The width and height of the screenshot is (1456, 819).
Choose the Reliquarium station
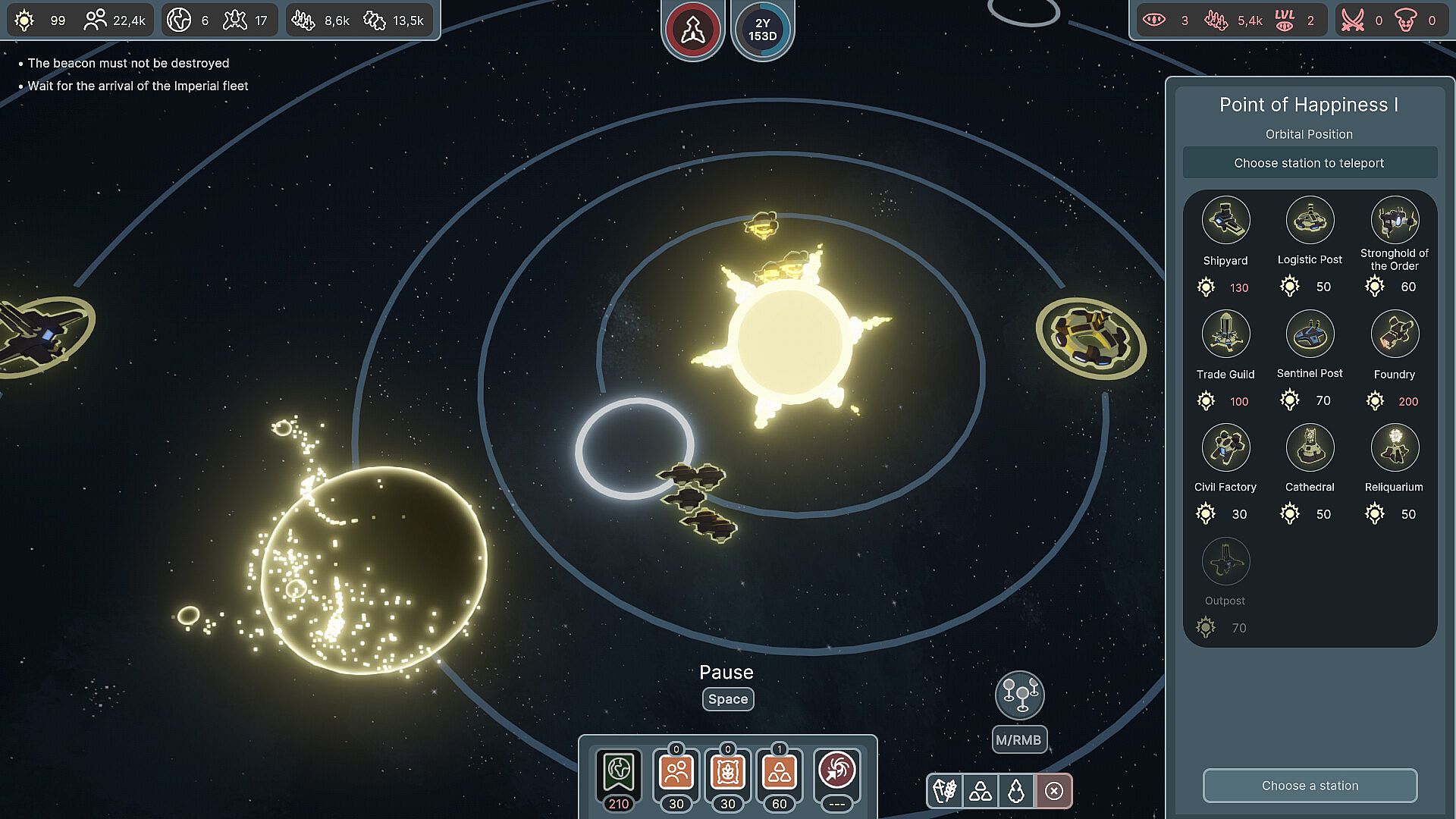pos(1394,448)
